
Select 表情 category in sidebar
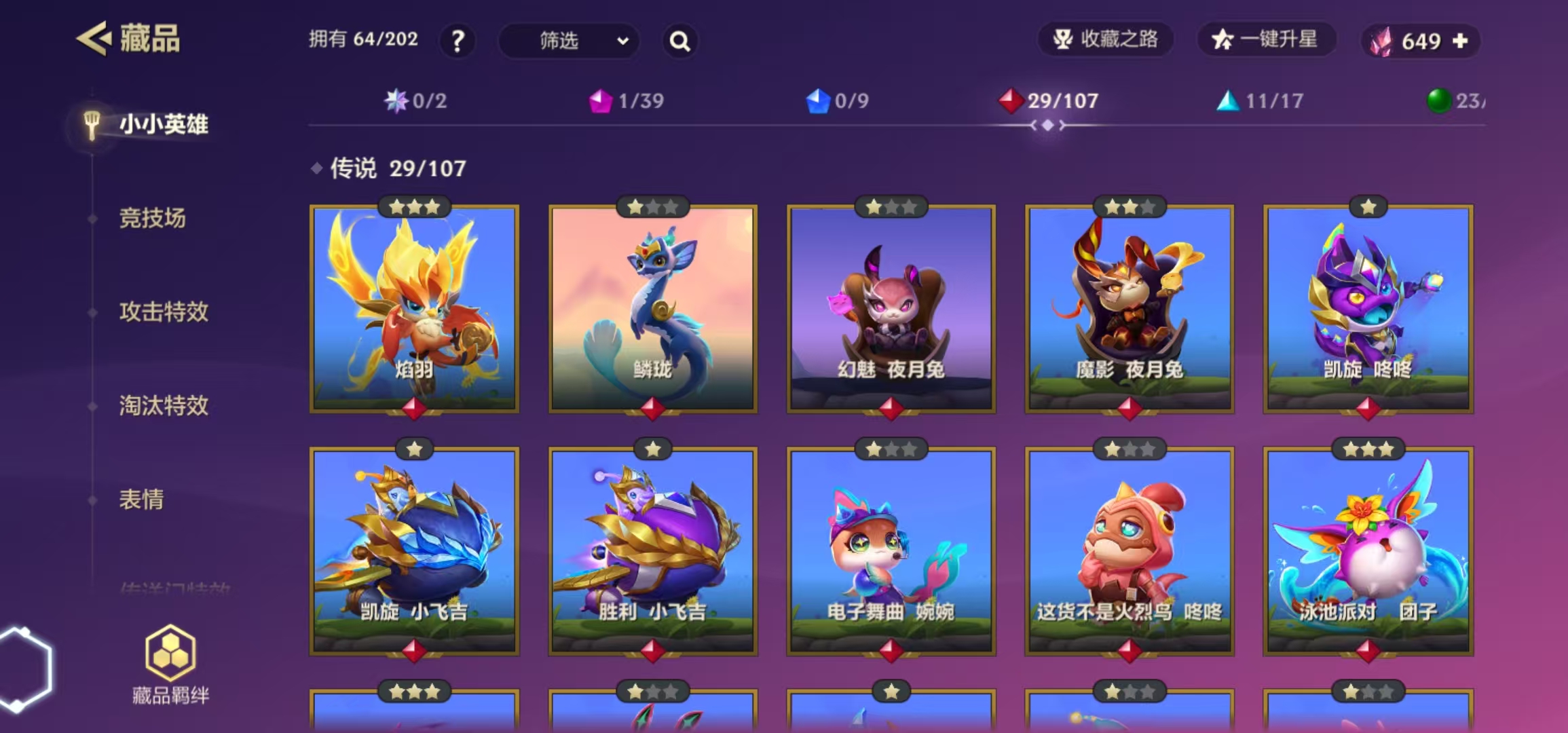click(x=141, y=500)
